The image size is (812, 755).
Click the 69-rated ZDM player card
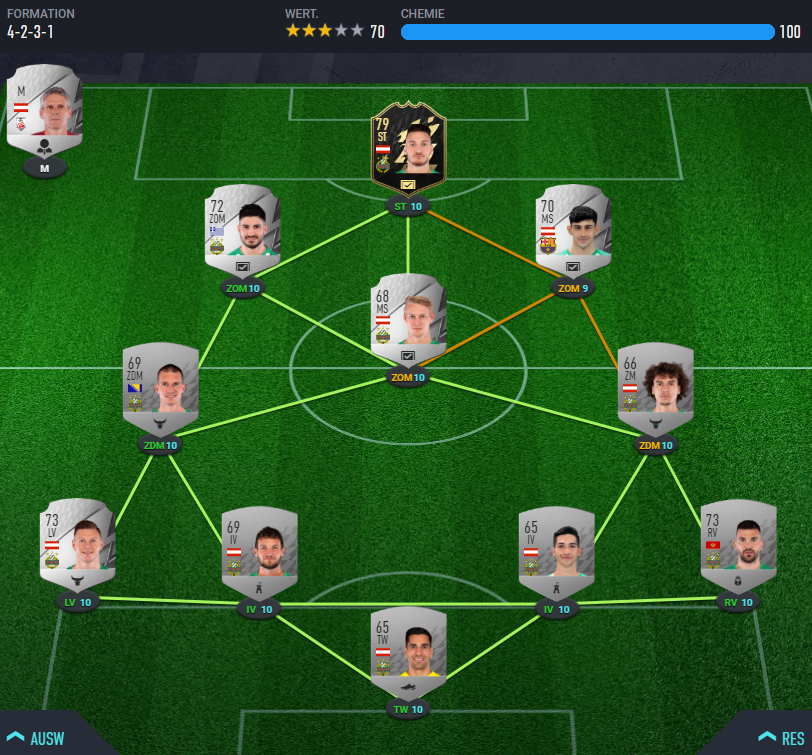pyautogui.click(x=160, y=385)
